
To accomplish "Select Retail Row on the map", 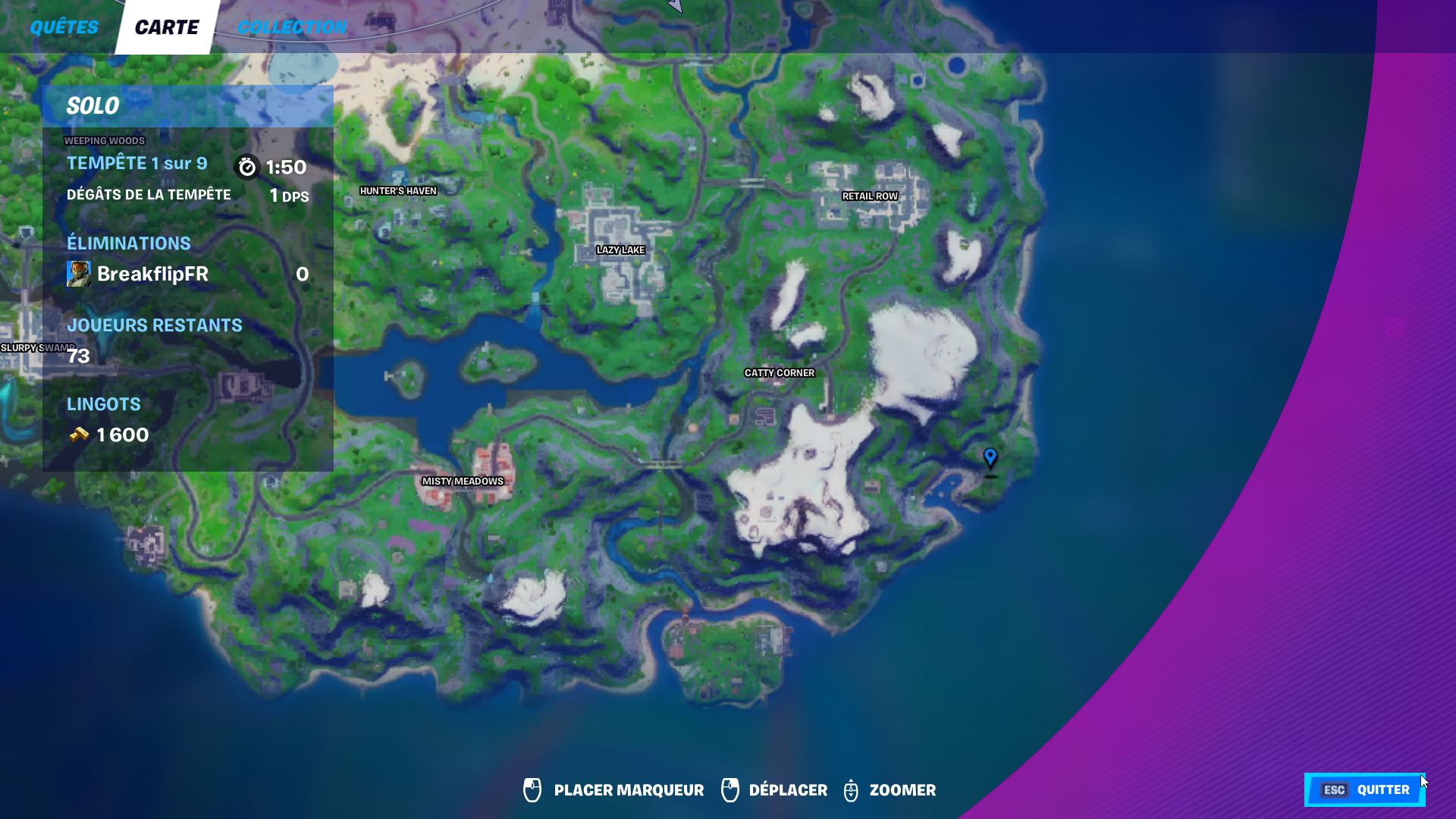I will [869, 196].
